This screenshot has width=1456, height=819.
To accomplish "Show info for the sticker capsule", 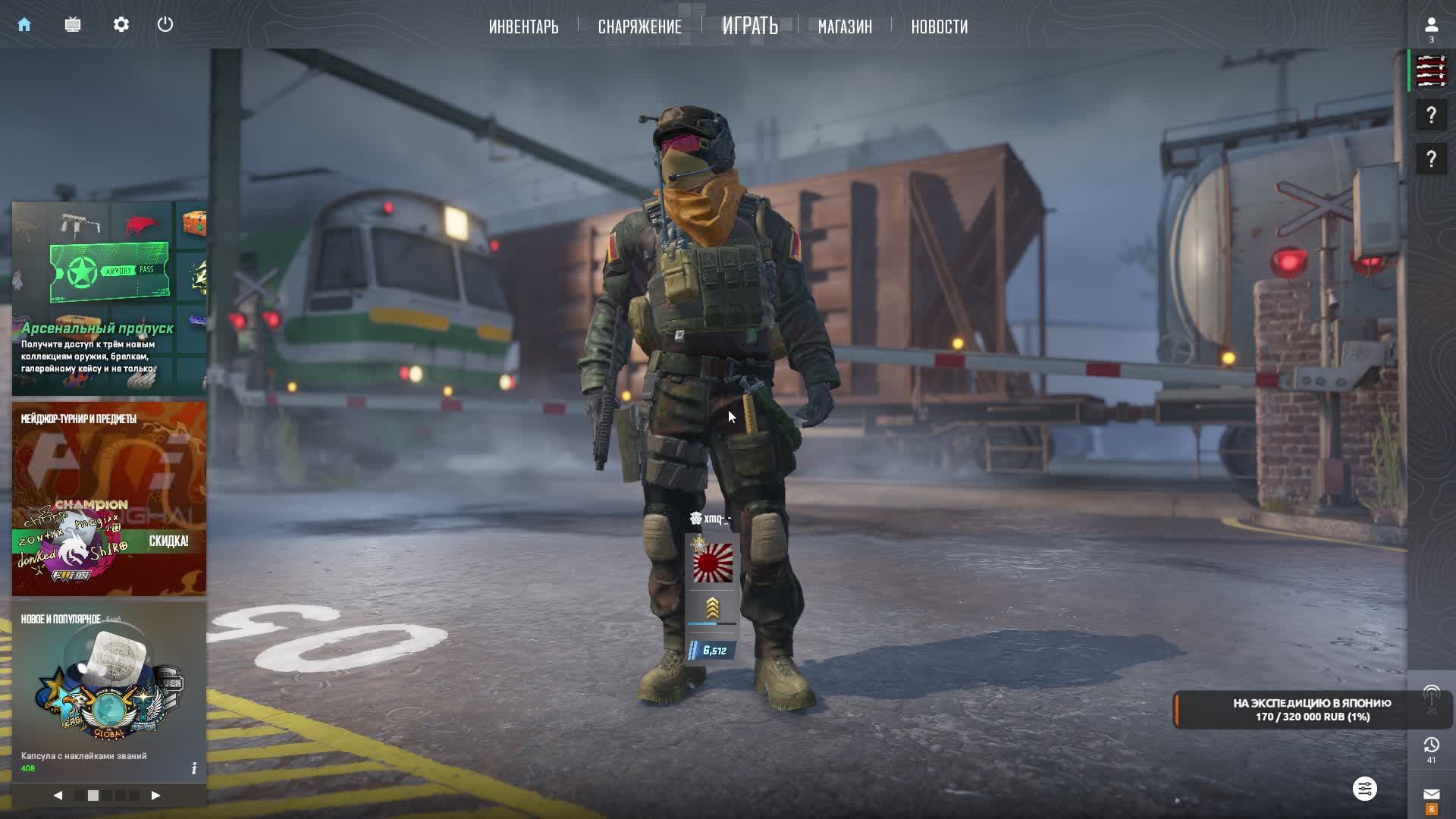I will 194,768.
